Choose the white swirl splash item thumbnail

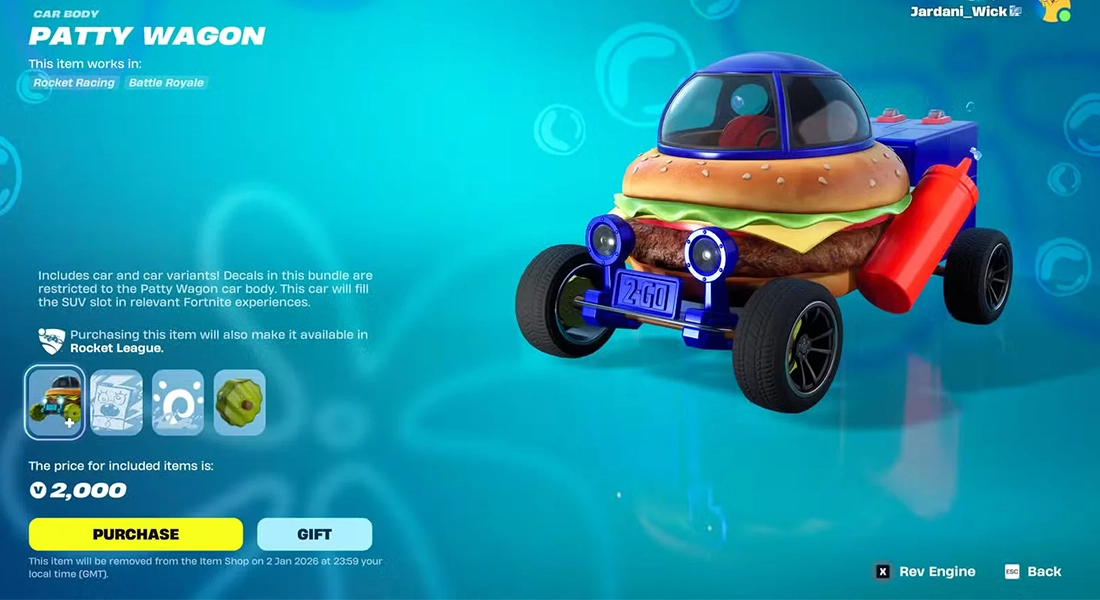pos(178,402)
